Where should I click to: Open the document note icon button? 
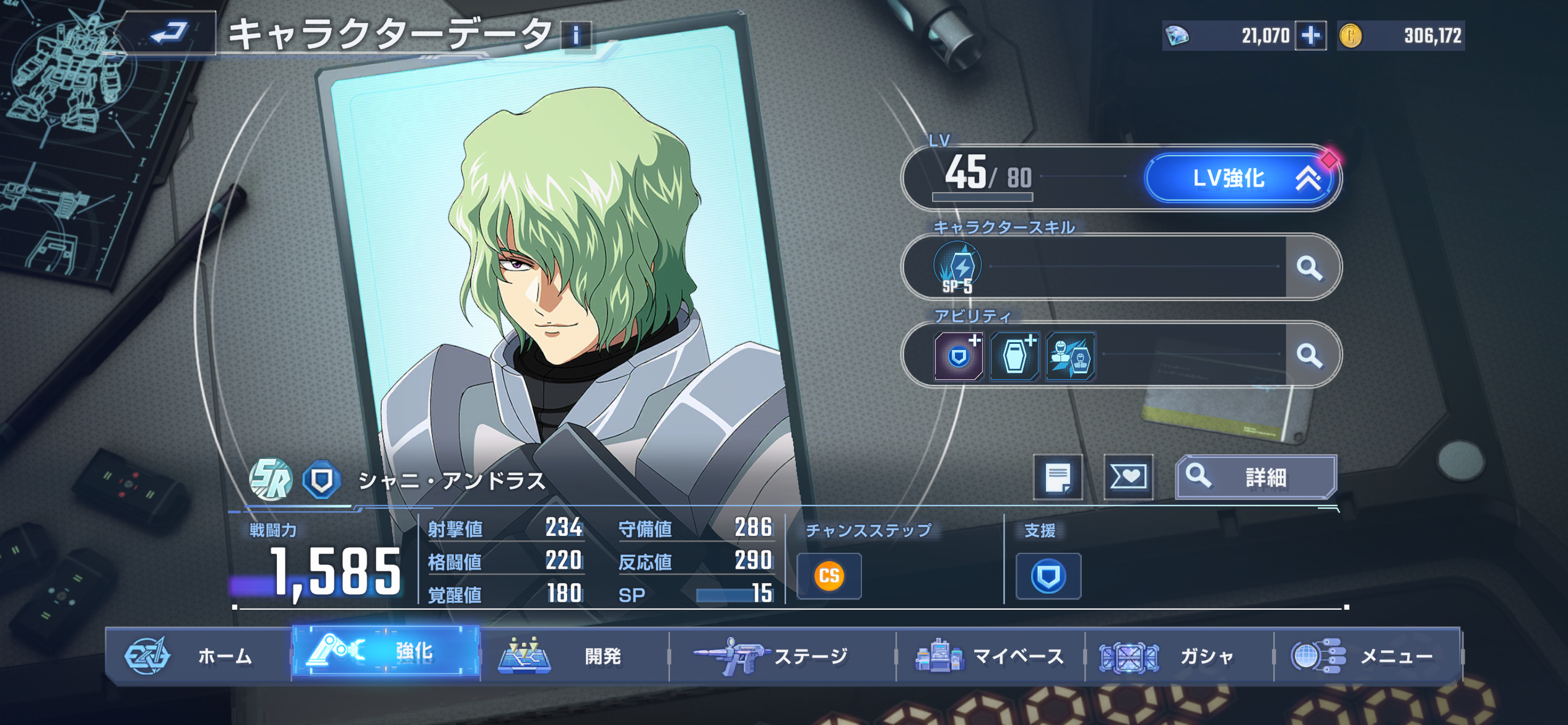click(x=1058, y=477)
